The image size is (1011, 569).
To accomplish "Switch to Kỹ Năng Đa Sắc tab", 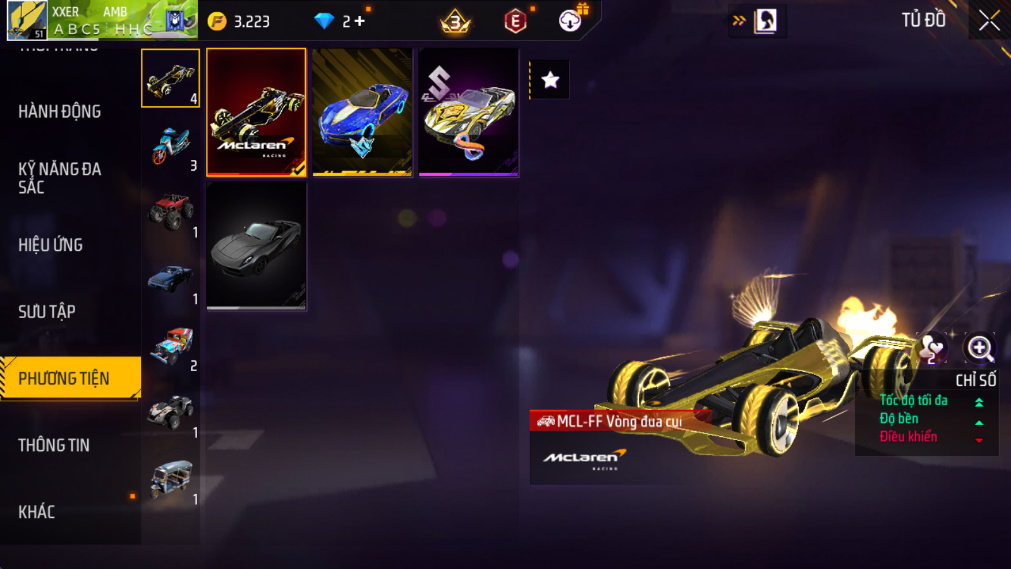I will pos(60,178).
